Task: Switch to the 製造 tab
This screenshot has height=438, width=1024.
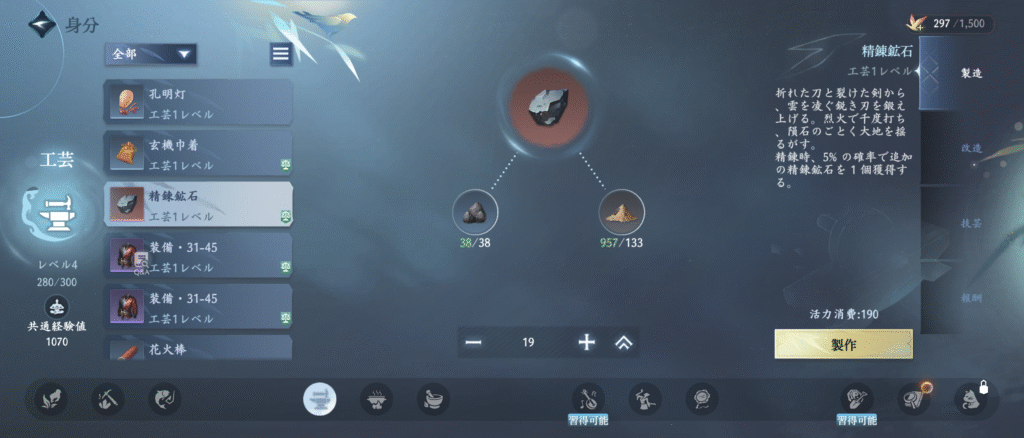Action: (x=970, y=73)
